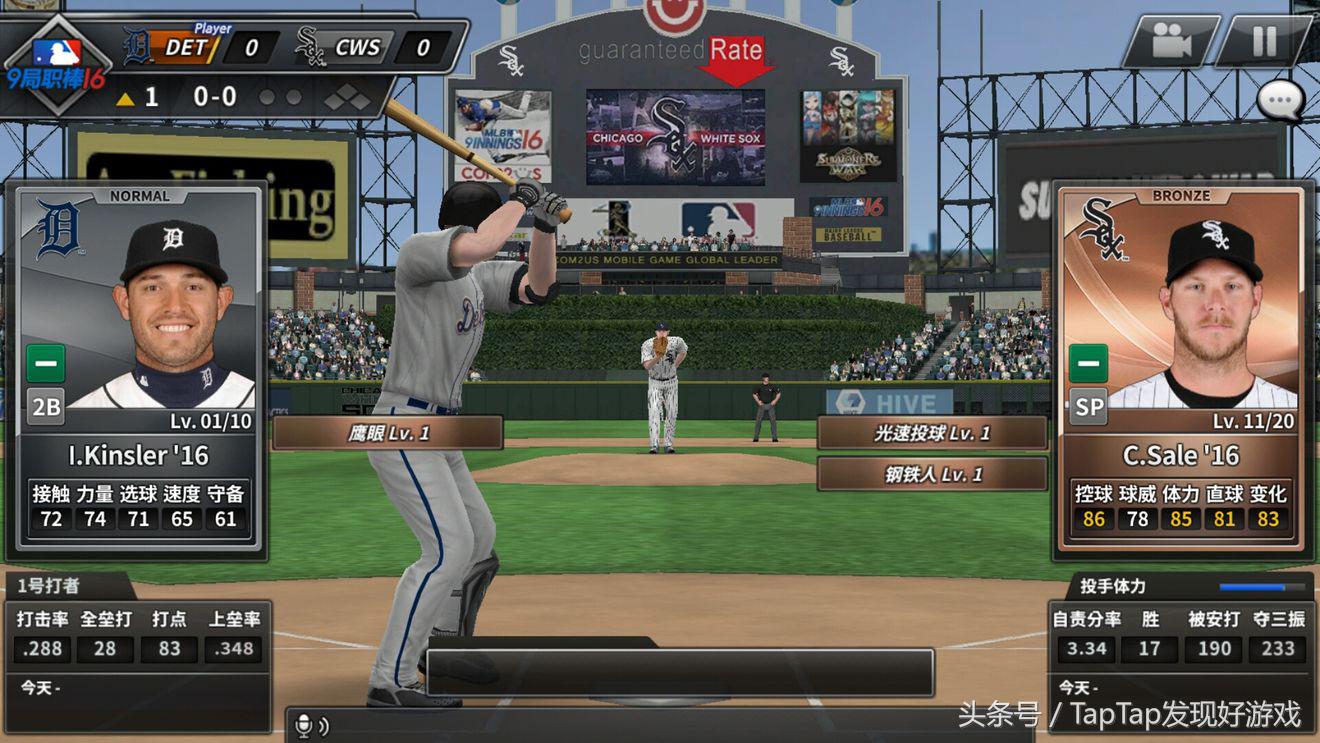Expand the 钢铁人 Lv.1 skill banner
This screenshot has width=1320, height=743.
[x=933, y=474]
